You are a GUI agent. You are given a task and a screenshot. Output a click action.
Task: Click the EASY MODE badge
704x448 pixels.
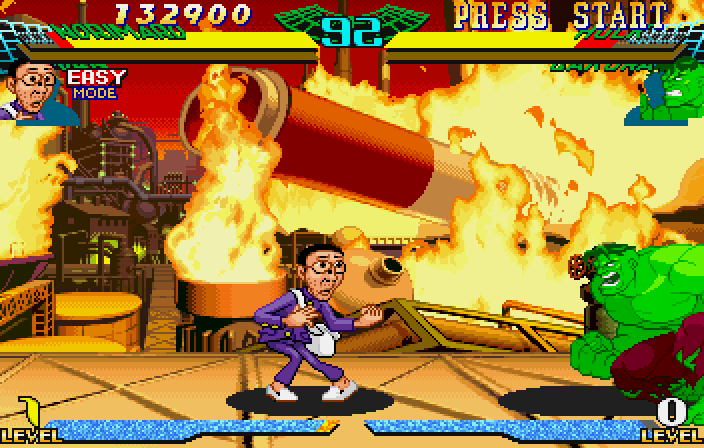(96, 84)
